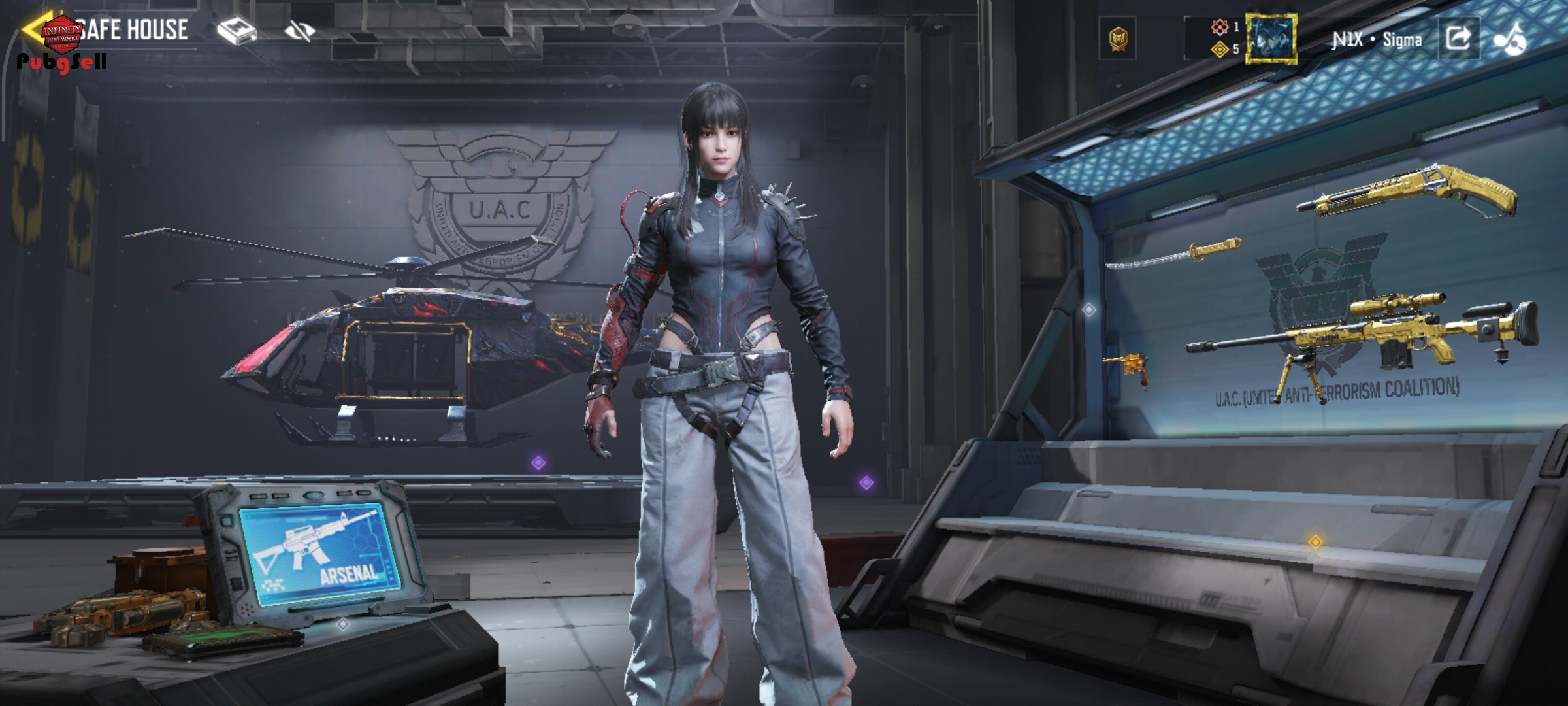Screen dimensions: 1568x706
Task: Open the gold medal badge icon
Action: [x=1119, y=39]
